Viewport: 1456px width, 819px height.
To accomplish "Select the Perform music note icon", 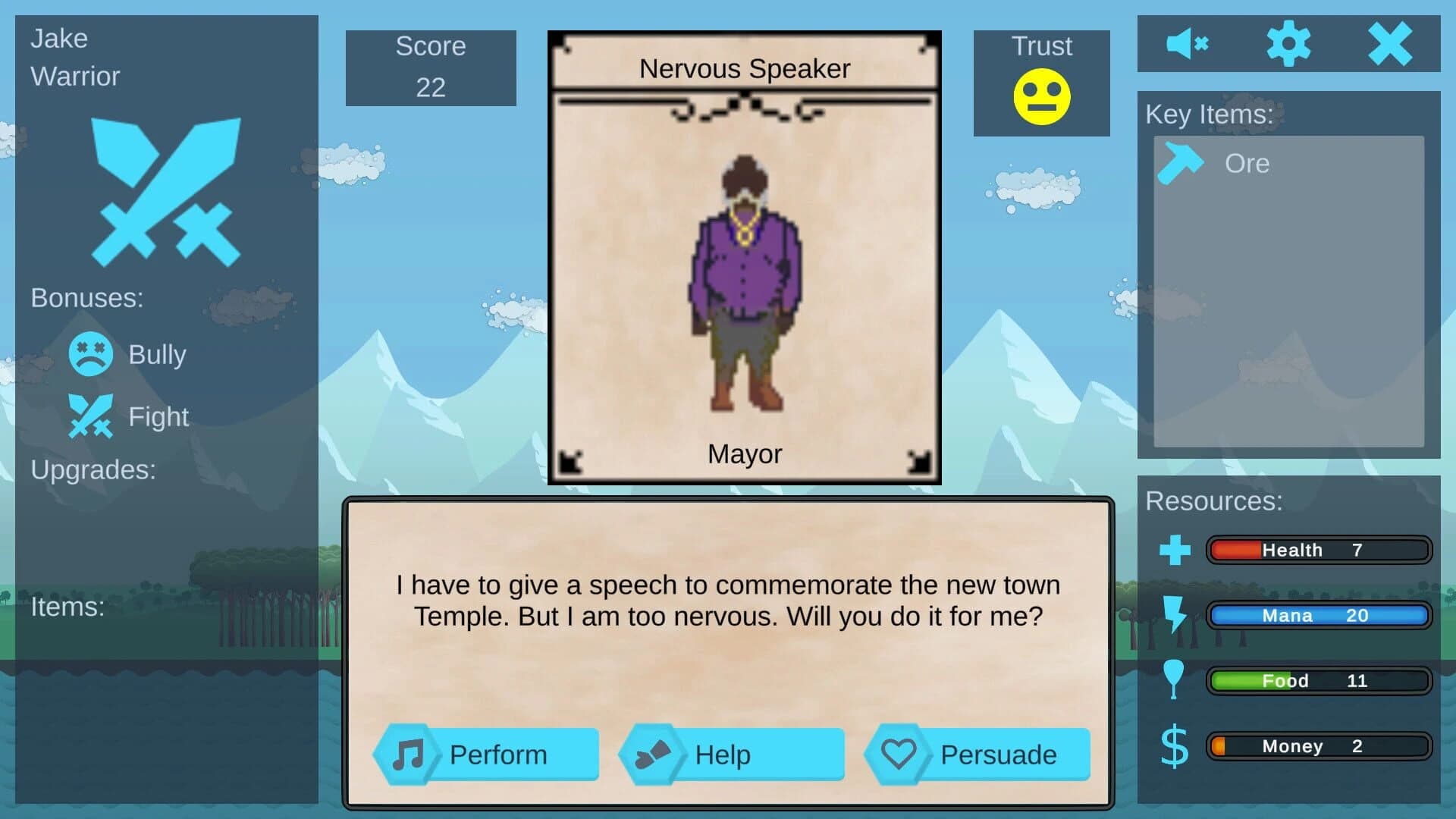I will click(x=407, y=754).
